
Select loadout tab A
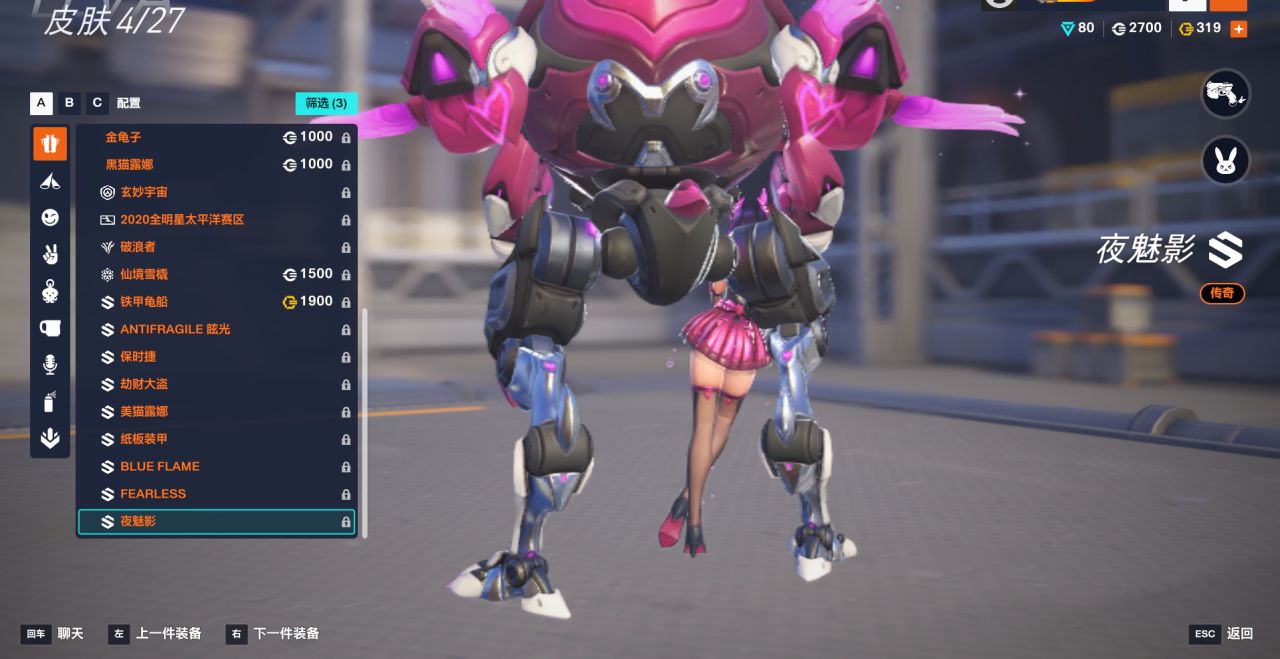click(x=41, y=102)
